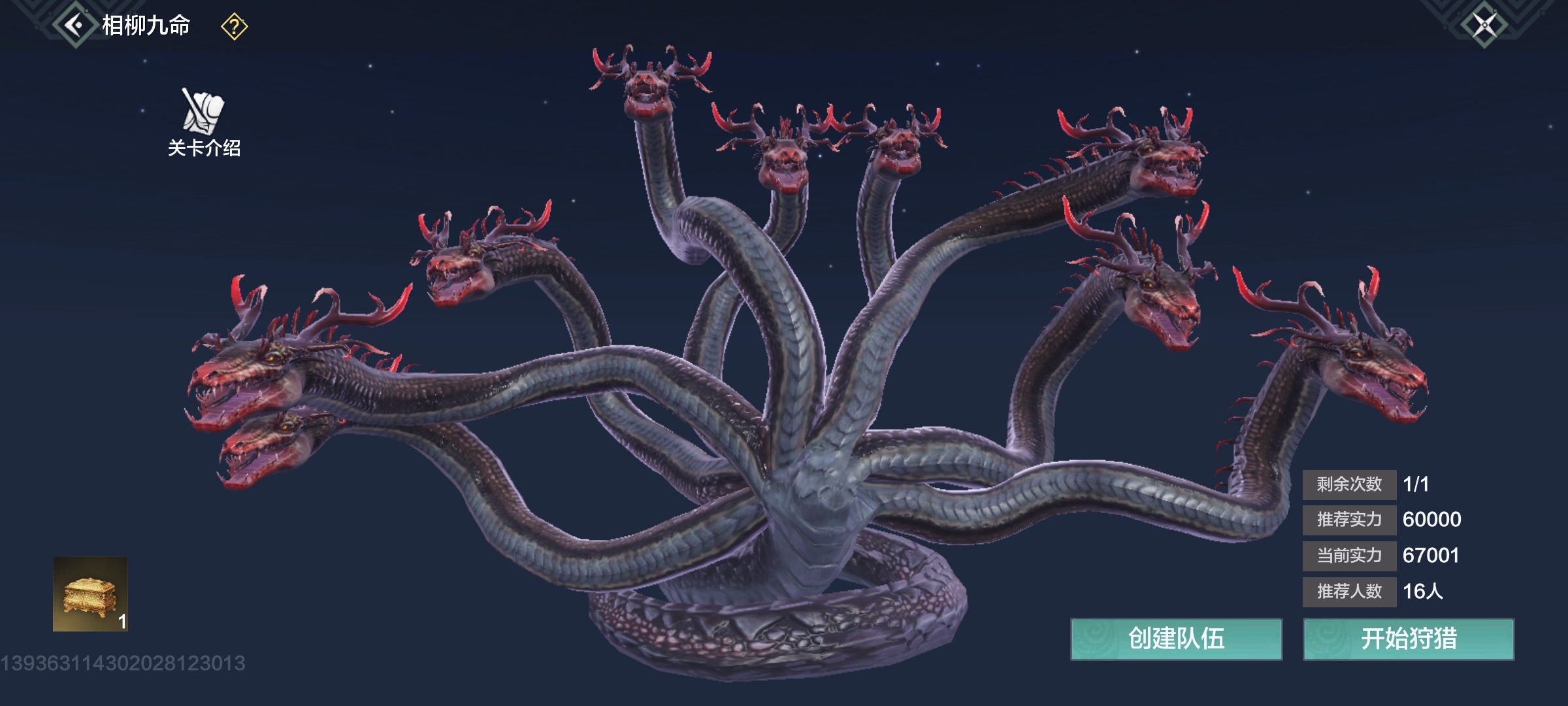This screenshot has width=1568, height=706.
Task: Select the golden treasure chest reward
Action: [90, 594]
